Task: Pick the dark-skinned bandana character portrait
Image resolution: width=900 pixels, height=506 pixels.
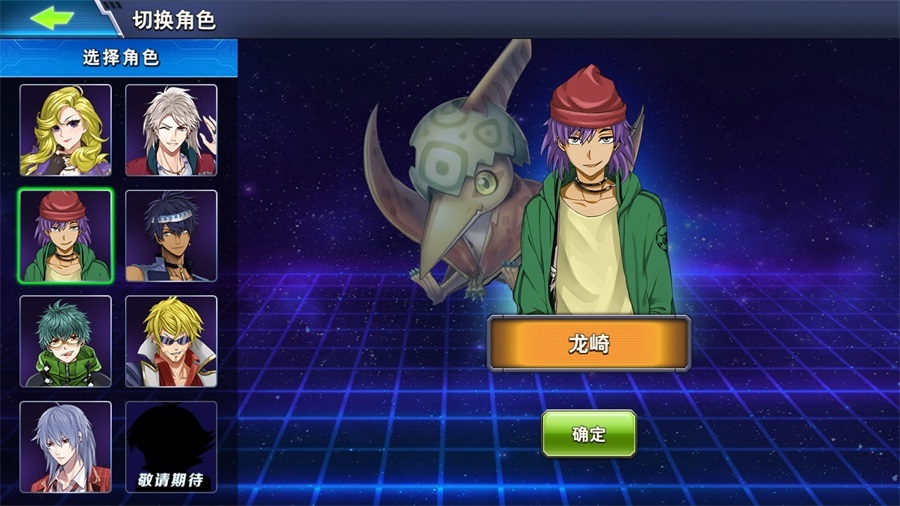Action: click(171, 236)
